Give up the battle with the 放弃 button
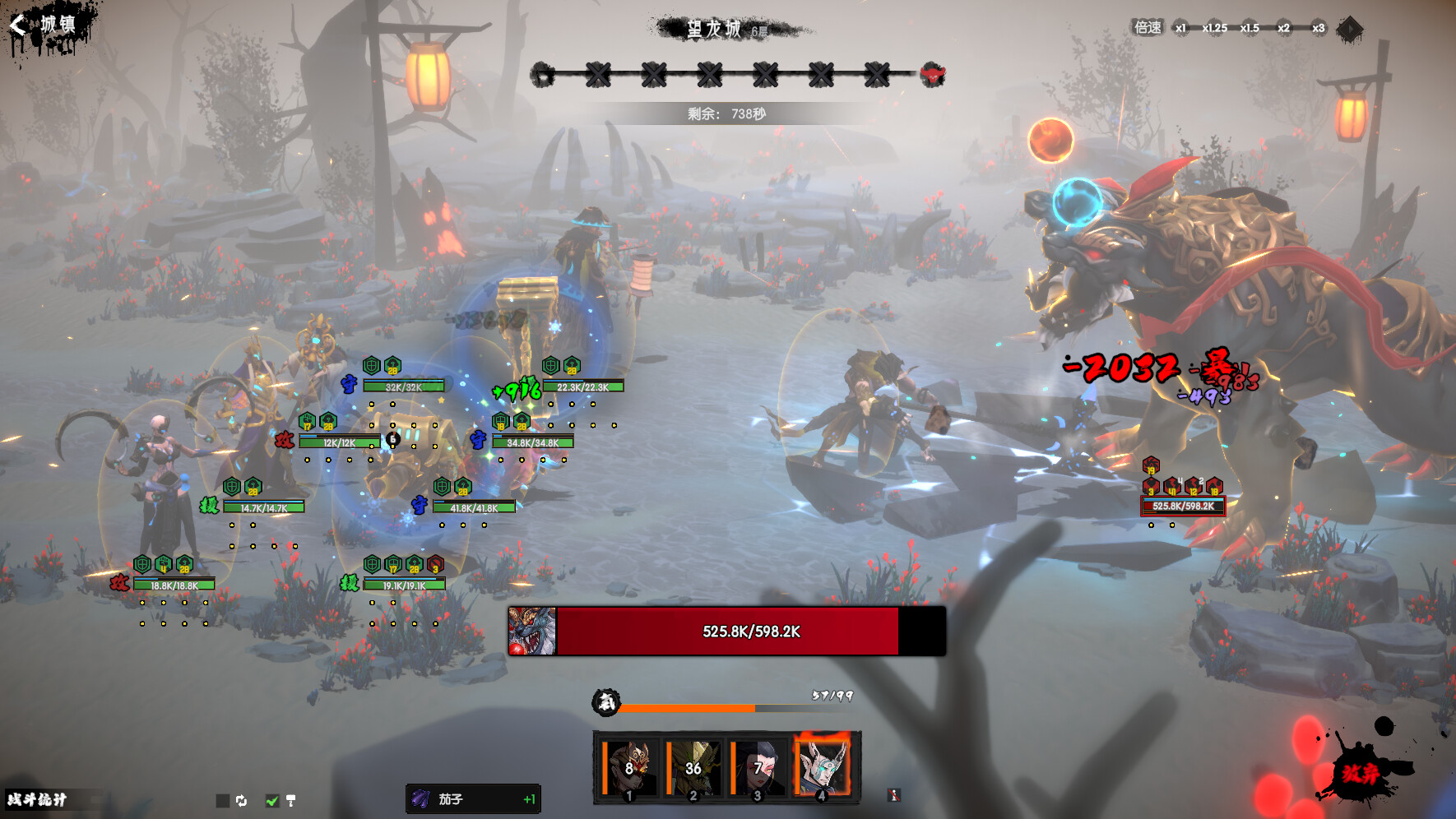 pos(1361,773)
